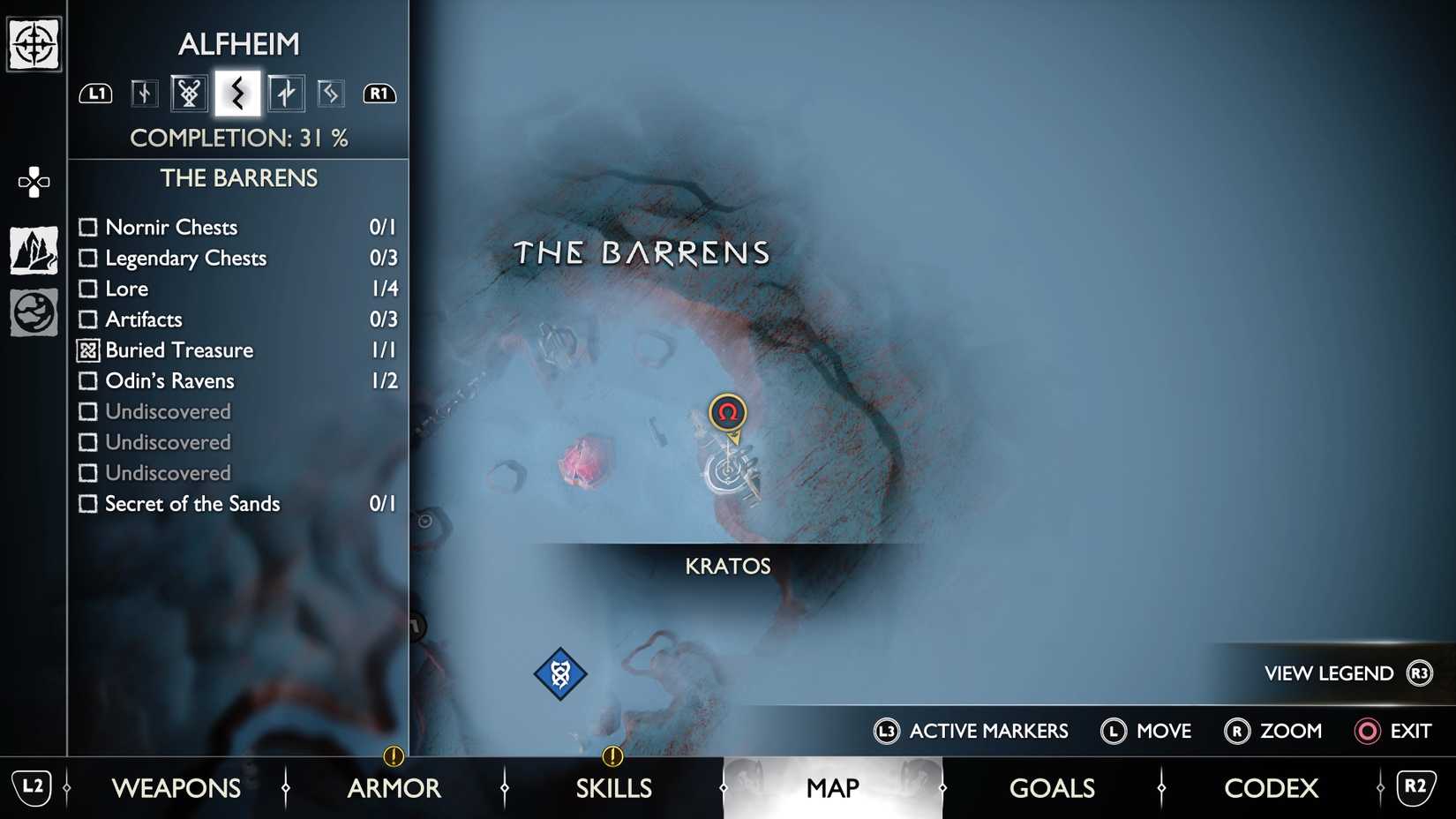Click the blue Nornir chest marker on the map
Image resolution: width=1456 pixels, height=819 pixels.
pyautogui.click(x=562, y=672)
